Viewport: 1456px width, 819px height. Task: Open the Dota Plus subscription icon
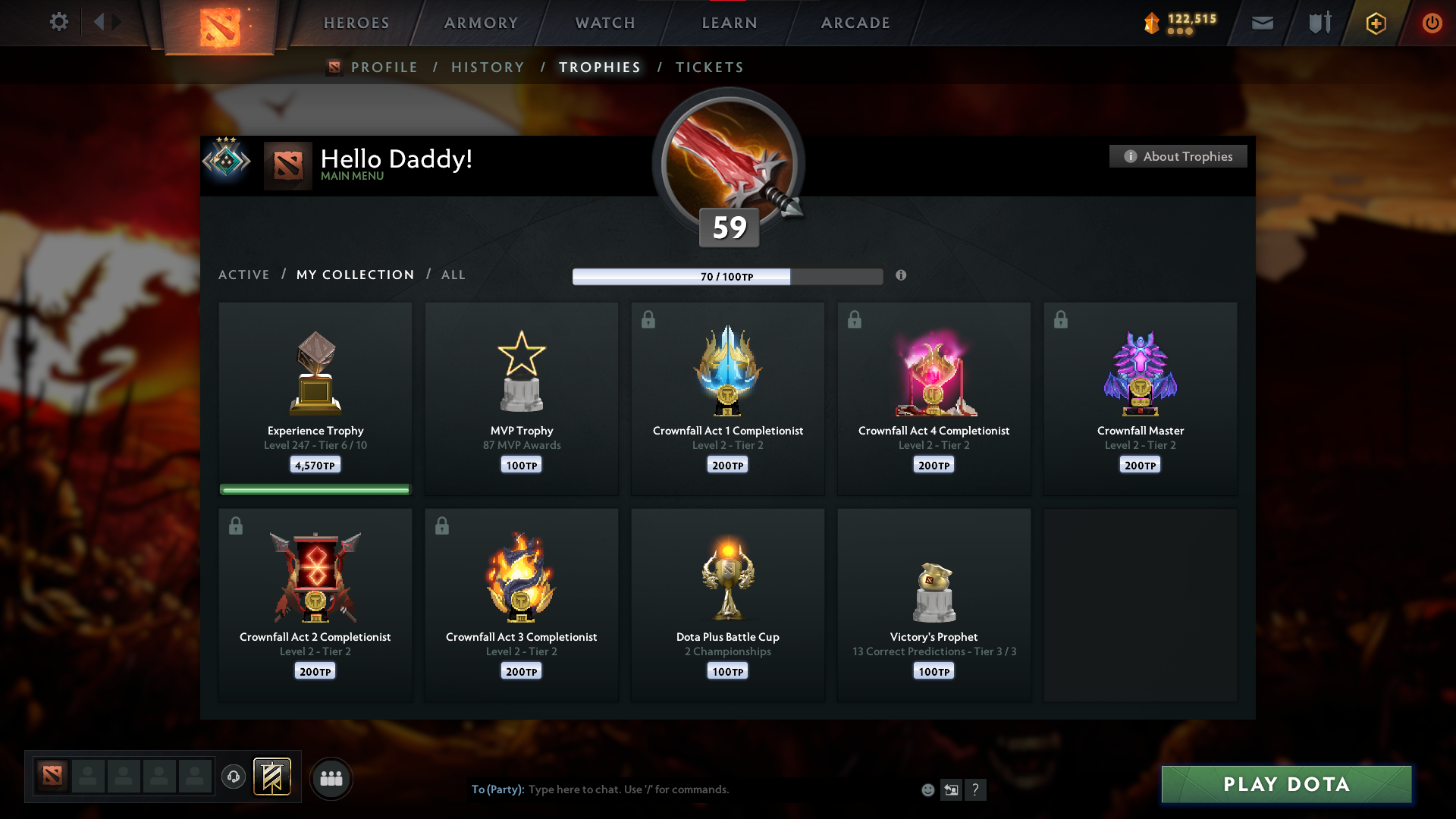(x=1375, y=23)
